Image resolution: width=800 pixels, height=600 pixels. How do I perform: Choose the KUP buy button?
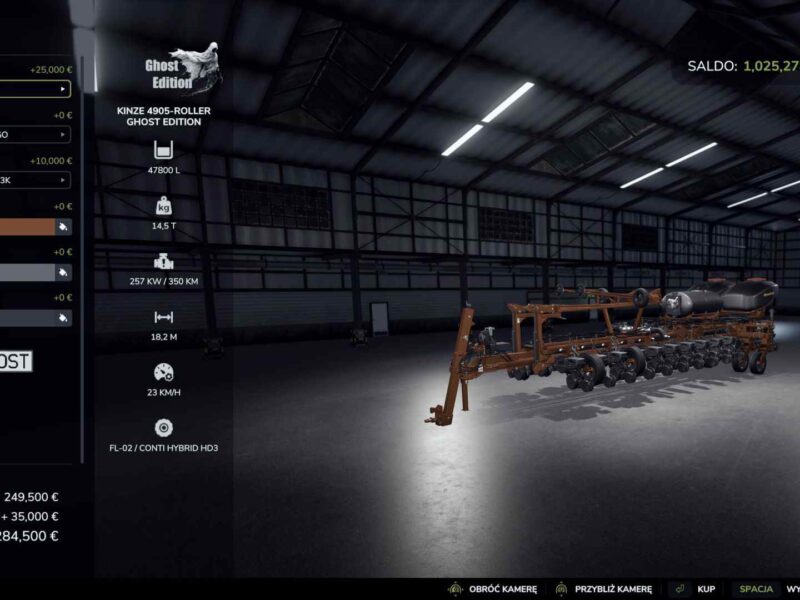point(705,590)
